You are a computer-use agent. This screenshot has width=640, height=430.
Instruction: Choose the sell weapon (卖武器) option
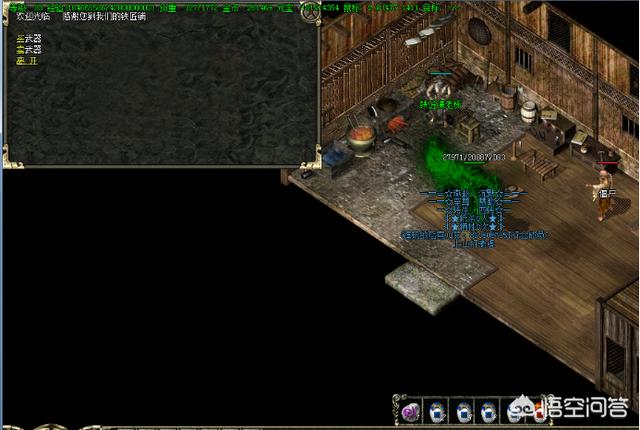point(28,49)
